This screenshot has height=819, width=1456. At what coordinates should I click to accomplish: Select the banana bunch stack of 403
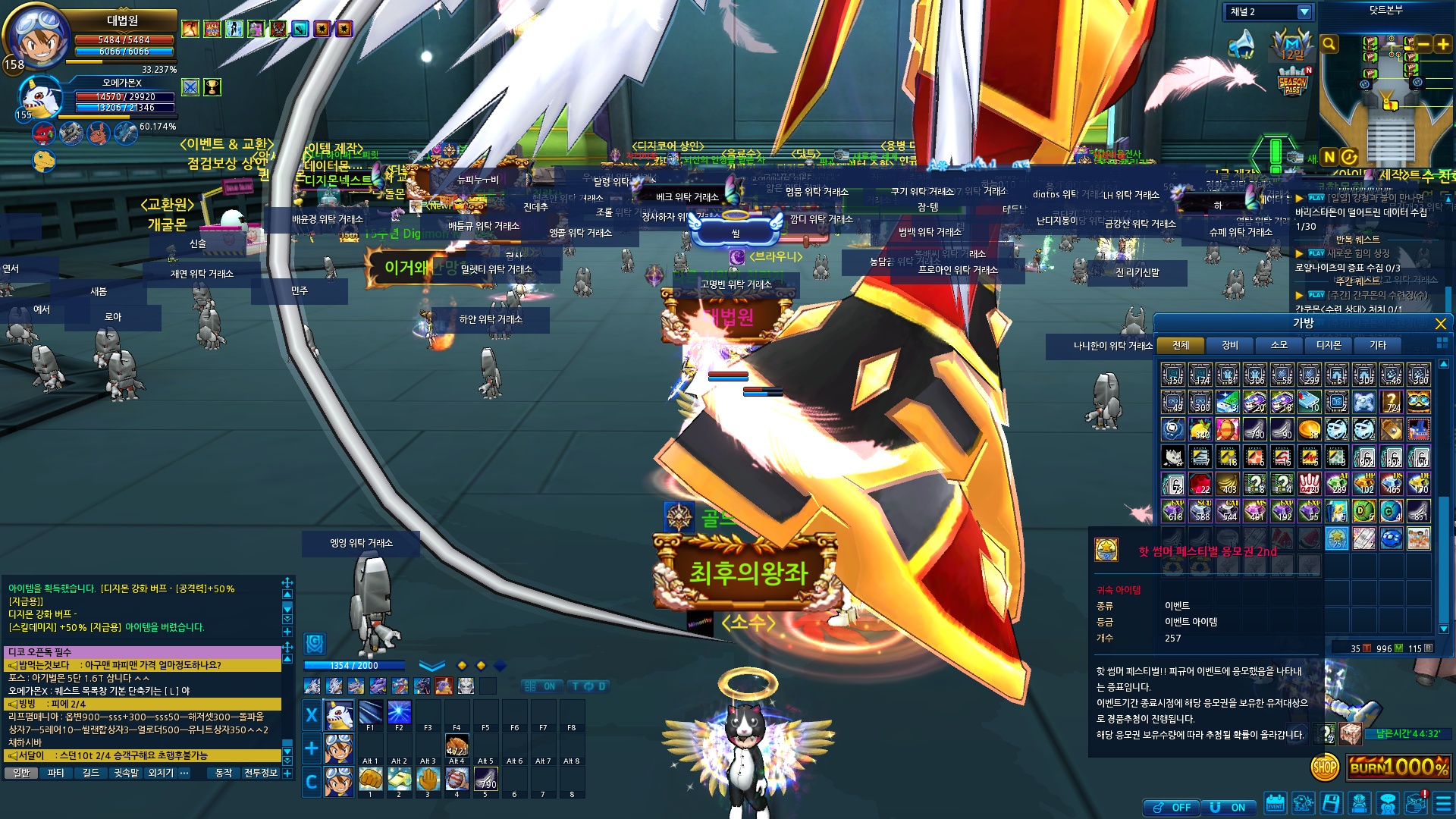pos(1228,484)
